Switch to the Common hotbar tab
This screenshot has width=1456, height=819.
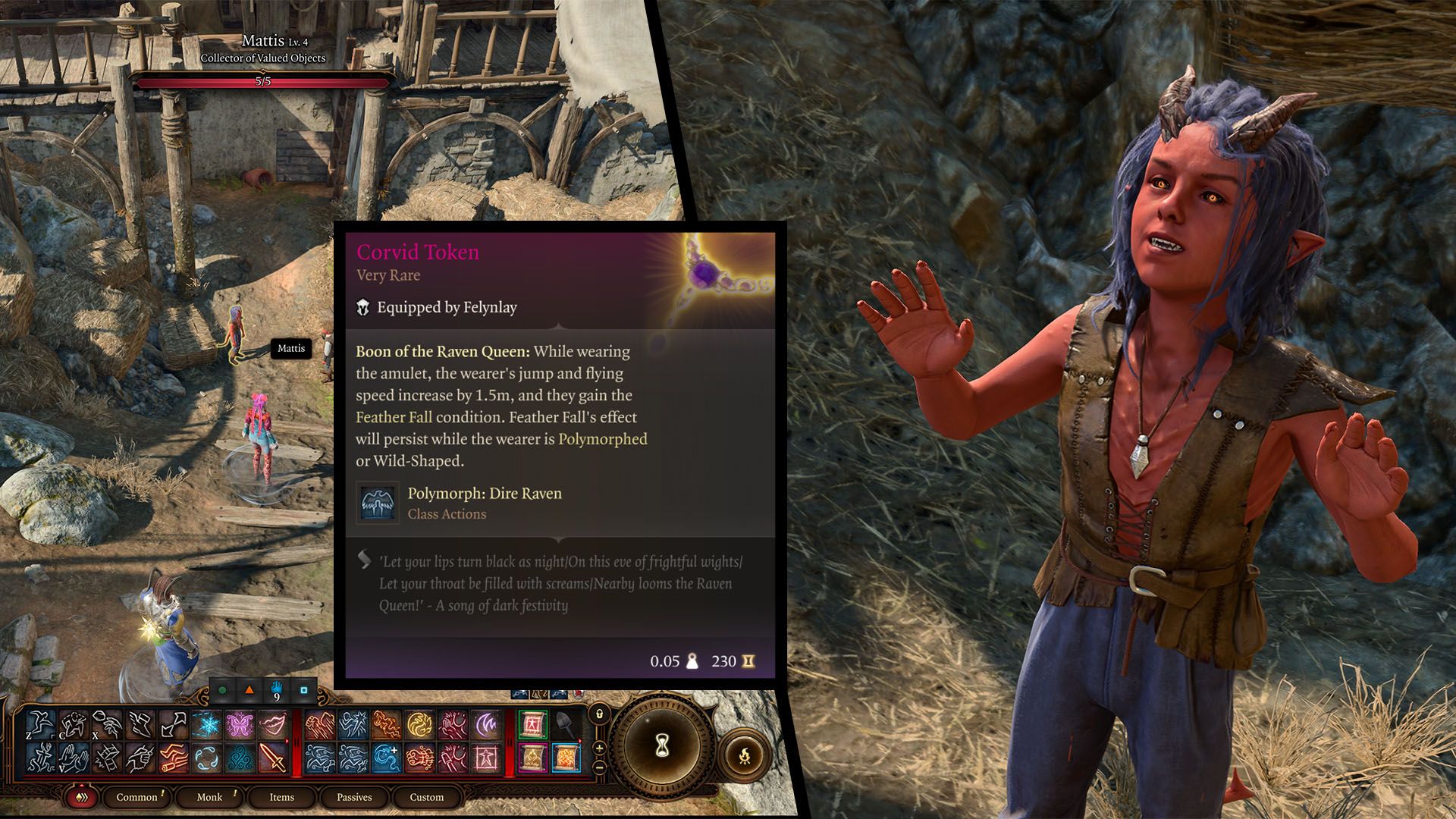(136, 797)
